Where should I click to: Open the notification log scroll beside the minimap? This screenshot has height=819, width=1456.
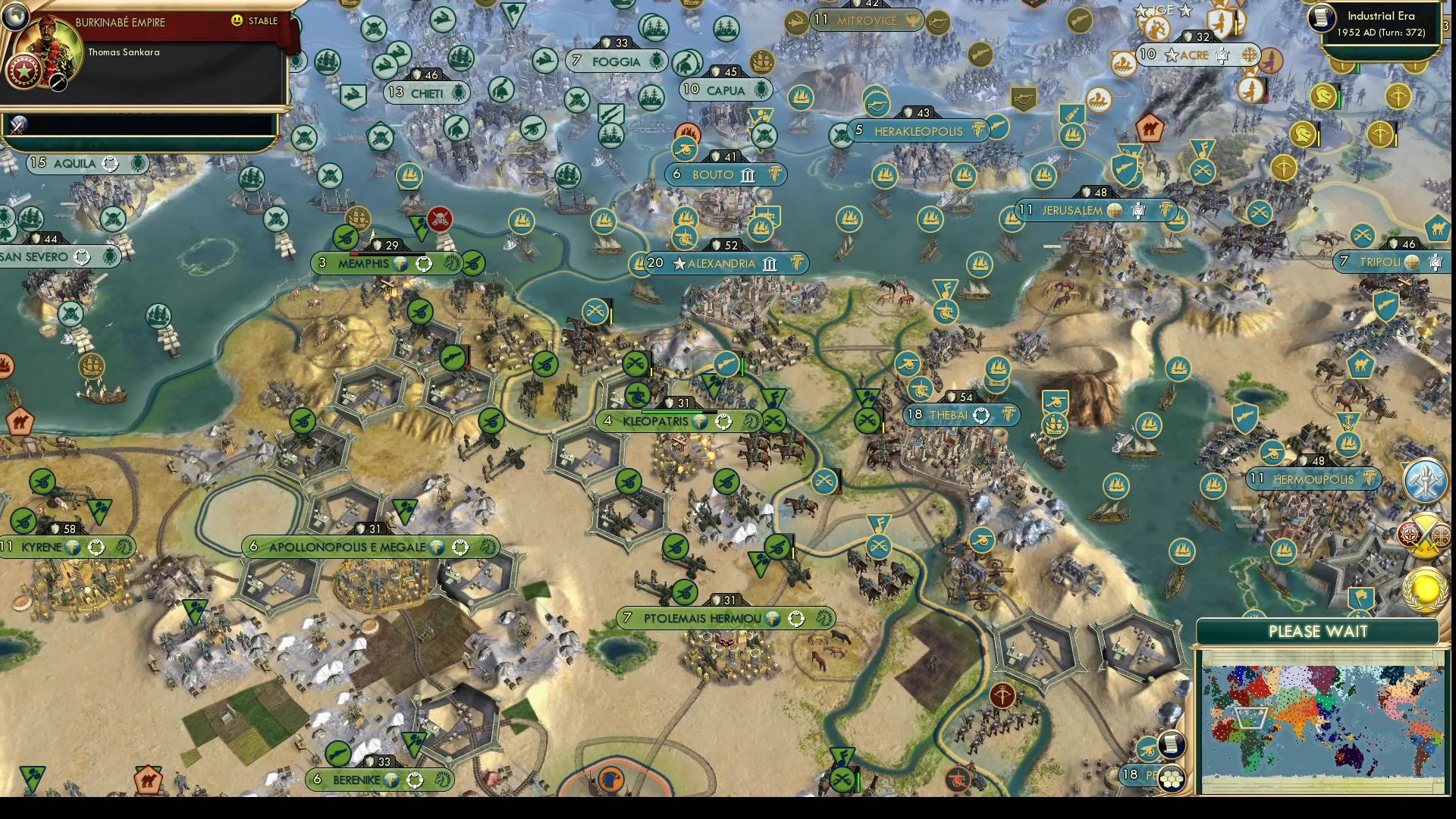[1171, 744]
